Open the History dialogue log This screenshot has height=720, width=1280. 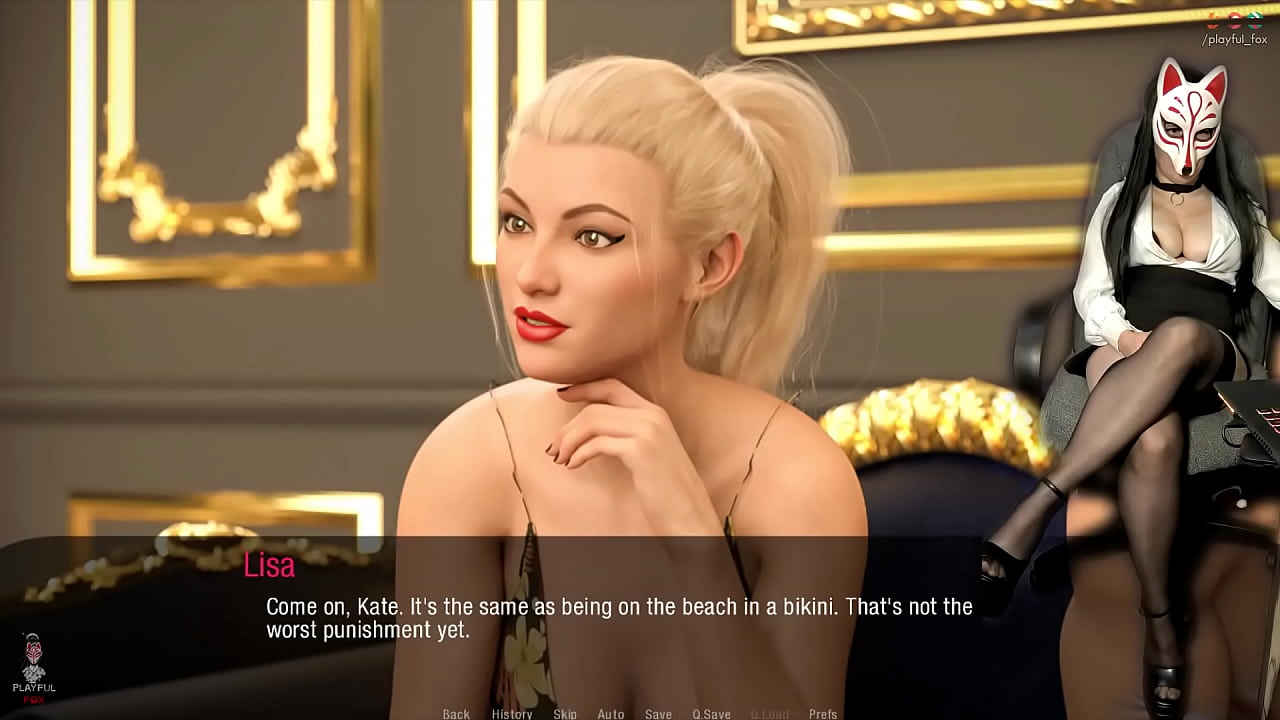(512, 714)
